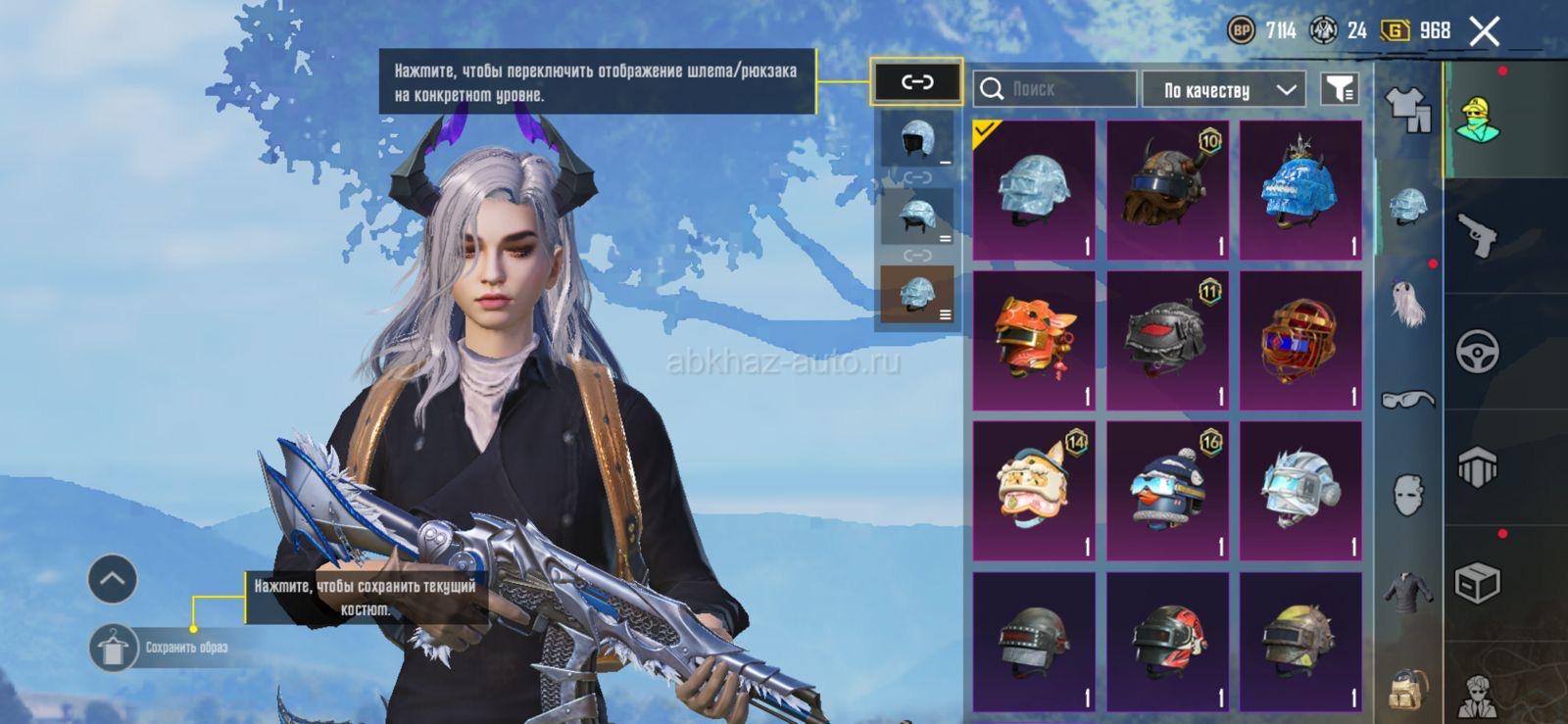Pick the orange fox mask helmet
The width and height of the screenshot is (1568, 724).
pos(1034,340)
